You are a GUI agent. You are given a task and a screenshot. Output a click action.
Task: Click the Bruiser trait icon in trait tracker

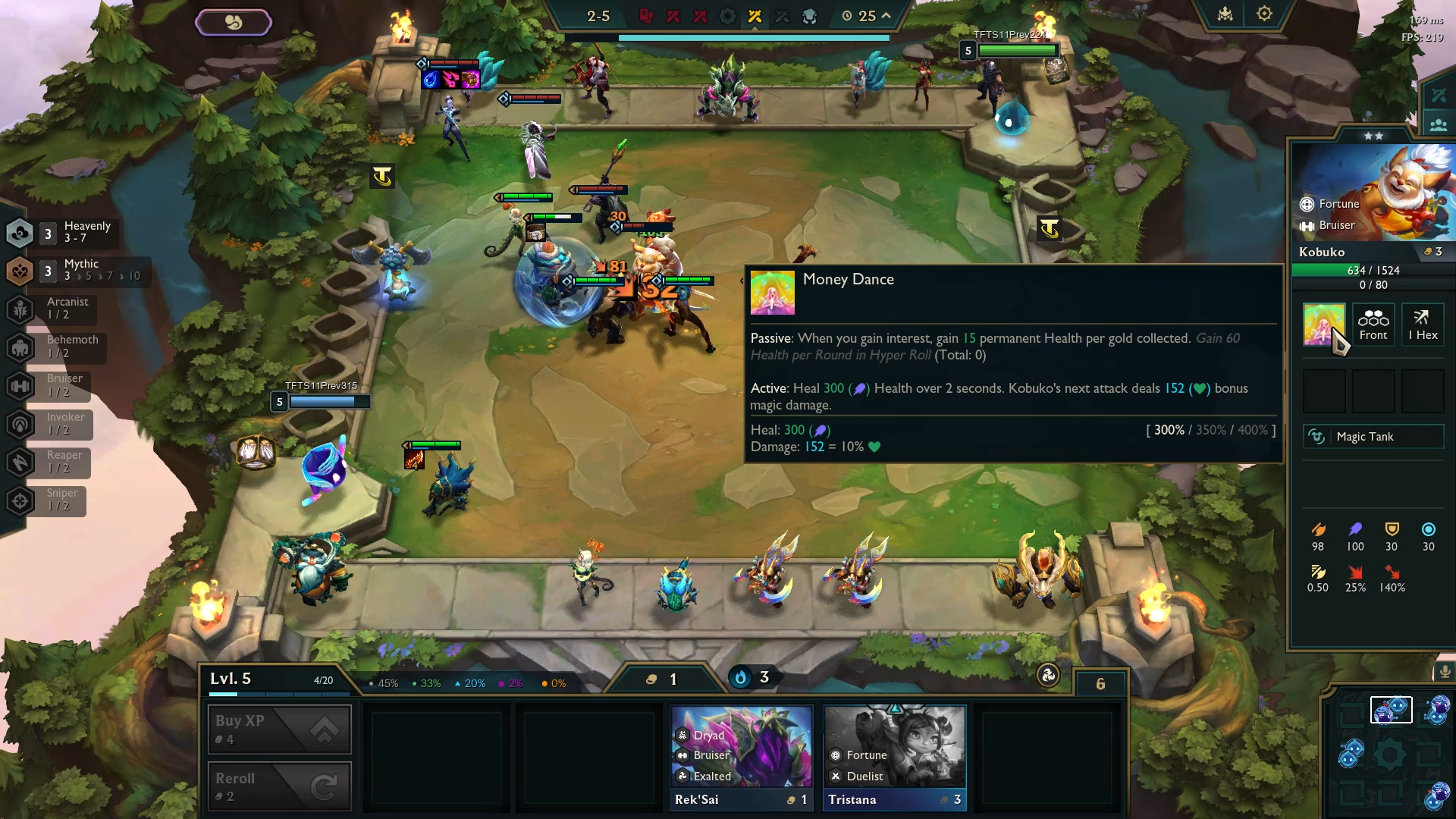(x=20, y=386)
